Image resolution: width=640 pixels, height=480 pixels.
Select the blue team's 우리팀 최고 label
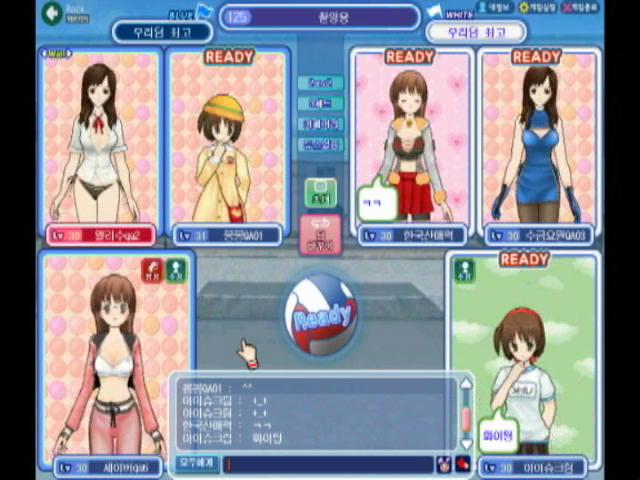click(161, 32)
